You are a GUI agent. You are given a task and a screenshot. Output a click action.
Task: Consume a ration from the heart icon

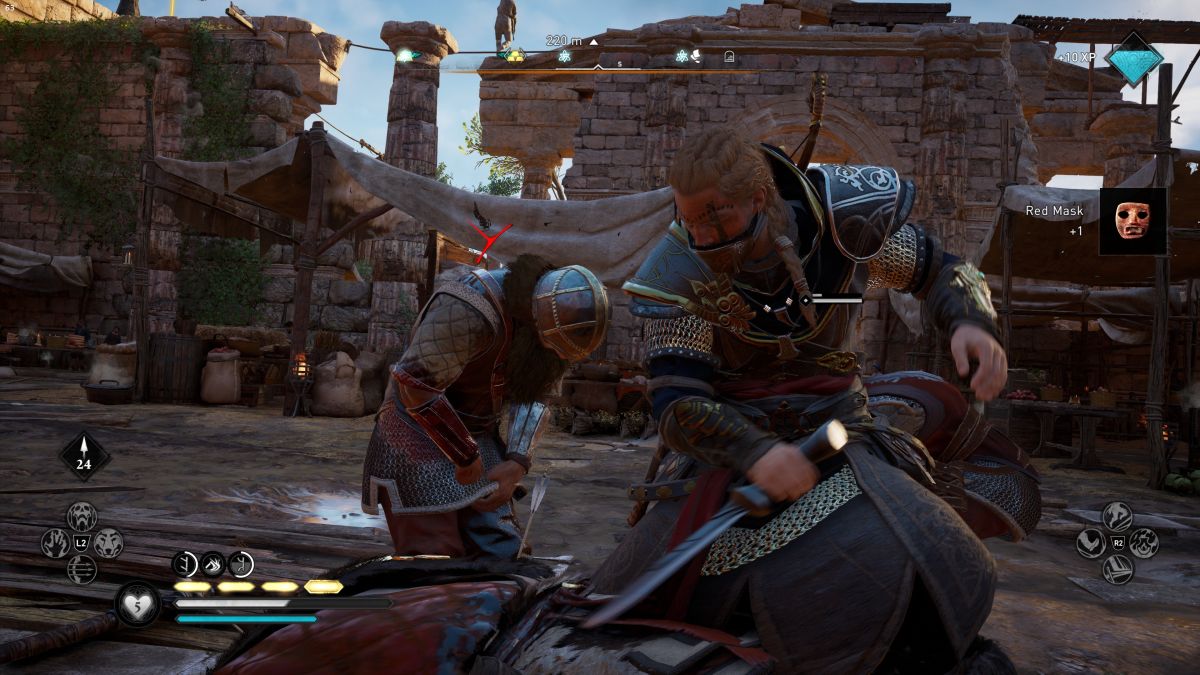(137, 604)
